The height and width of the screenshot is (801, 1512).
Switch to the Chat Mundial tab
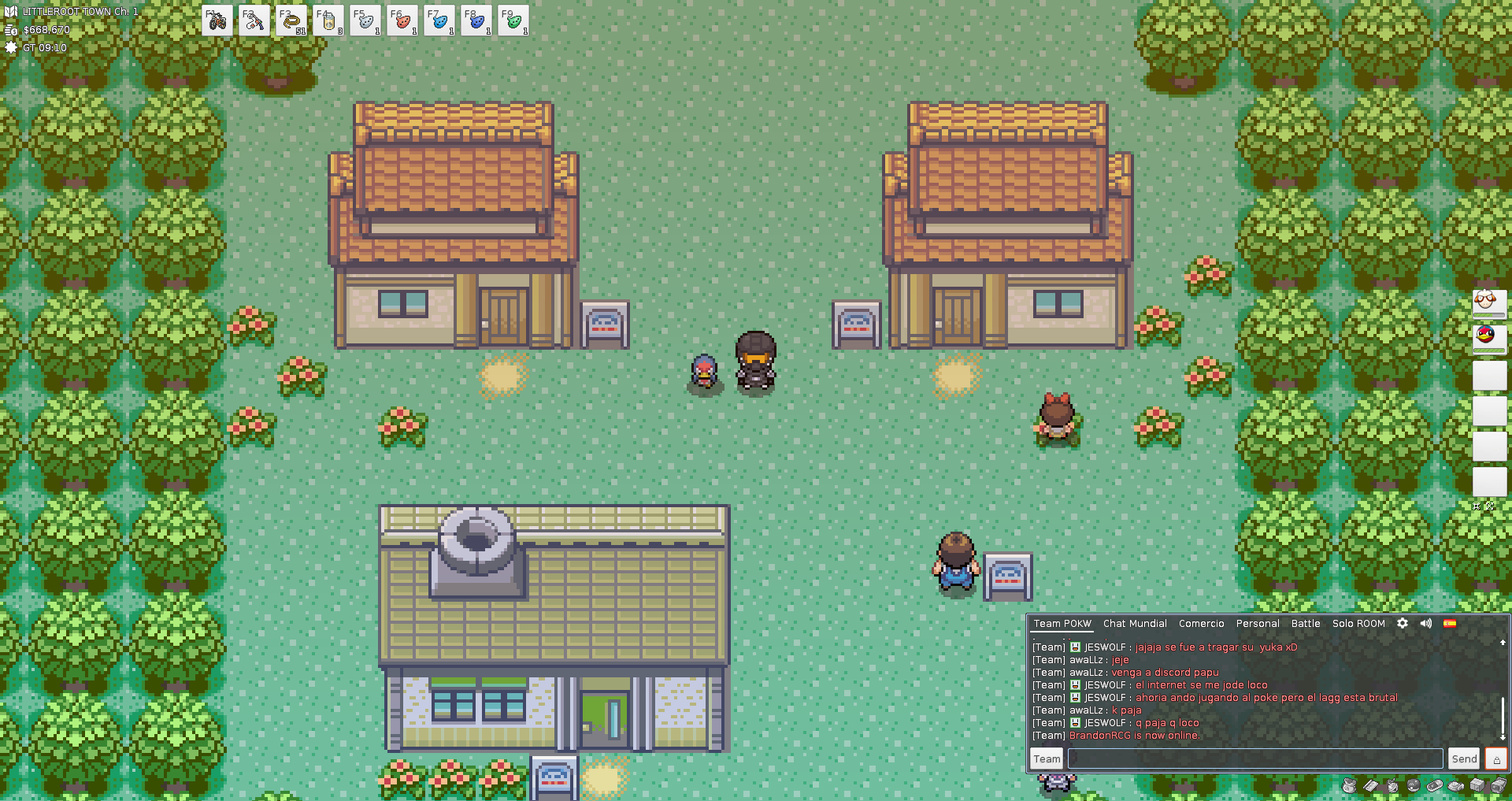pyautogui.click(x=1135, y=623)
